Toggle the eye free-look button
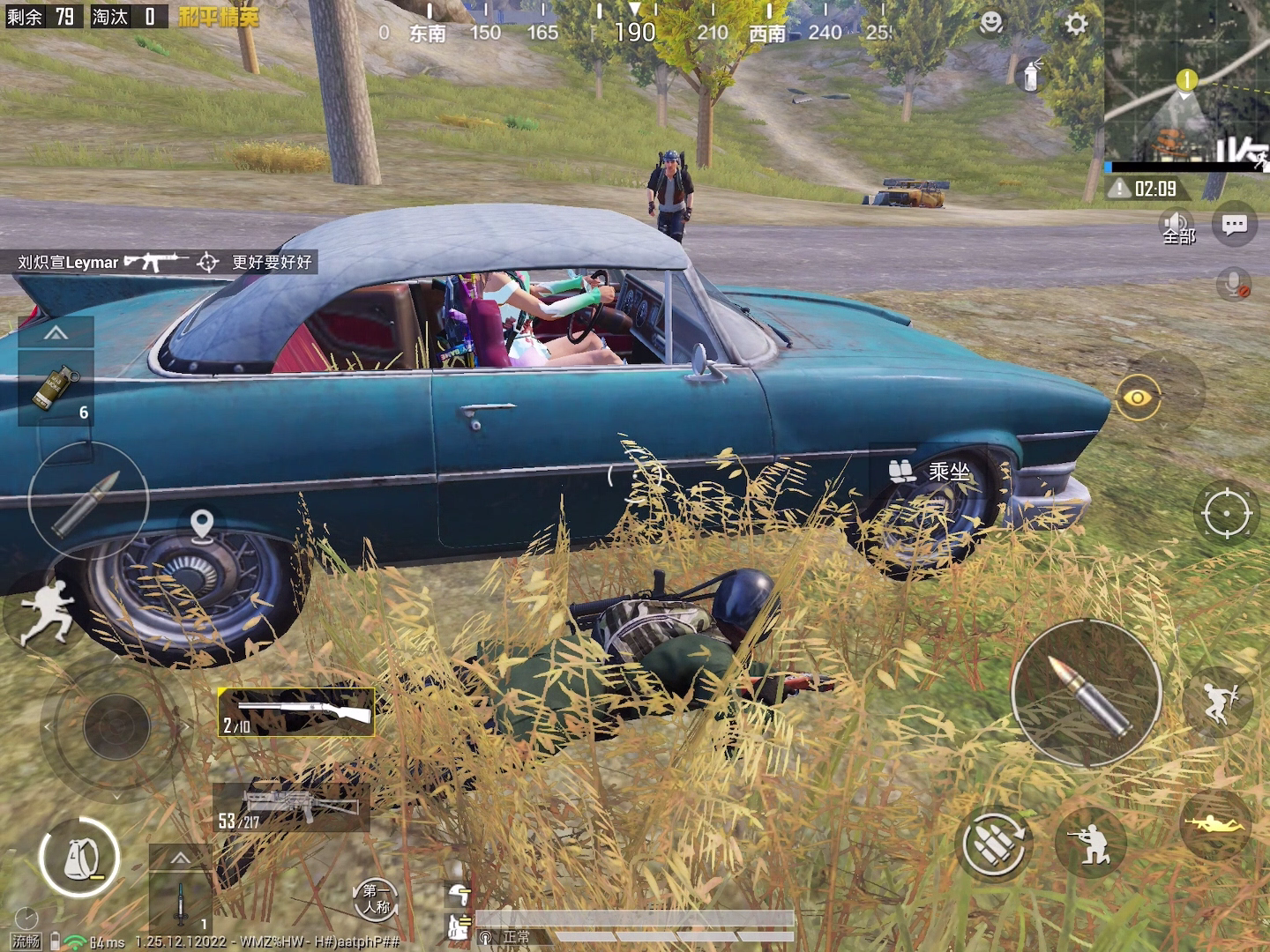1270x952 pixels. click(x=1138, y=398)
